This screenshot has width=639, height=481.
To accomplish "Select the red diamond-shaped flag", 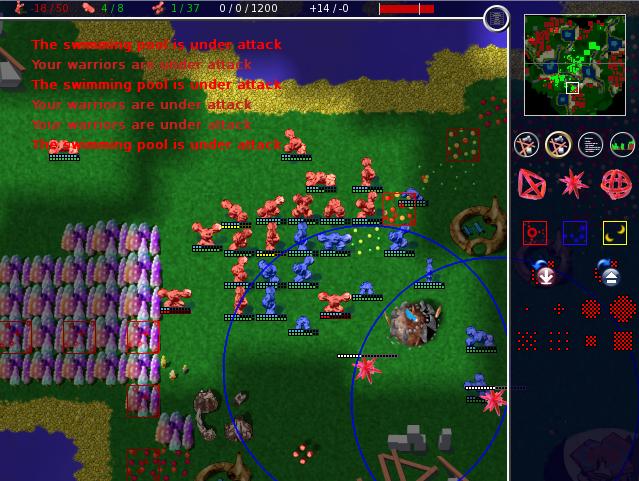I will pyautogui.click(x=532, y=185).
